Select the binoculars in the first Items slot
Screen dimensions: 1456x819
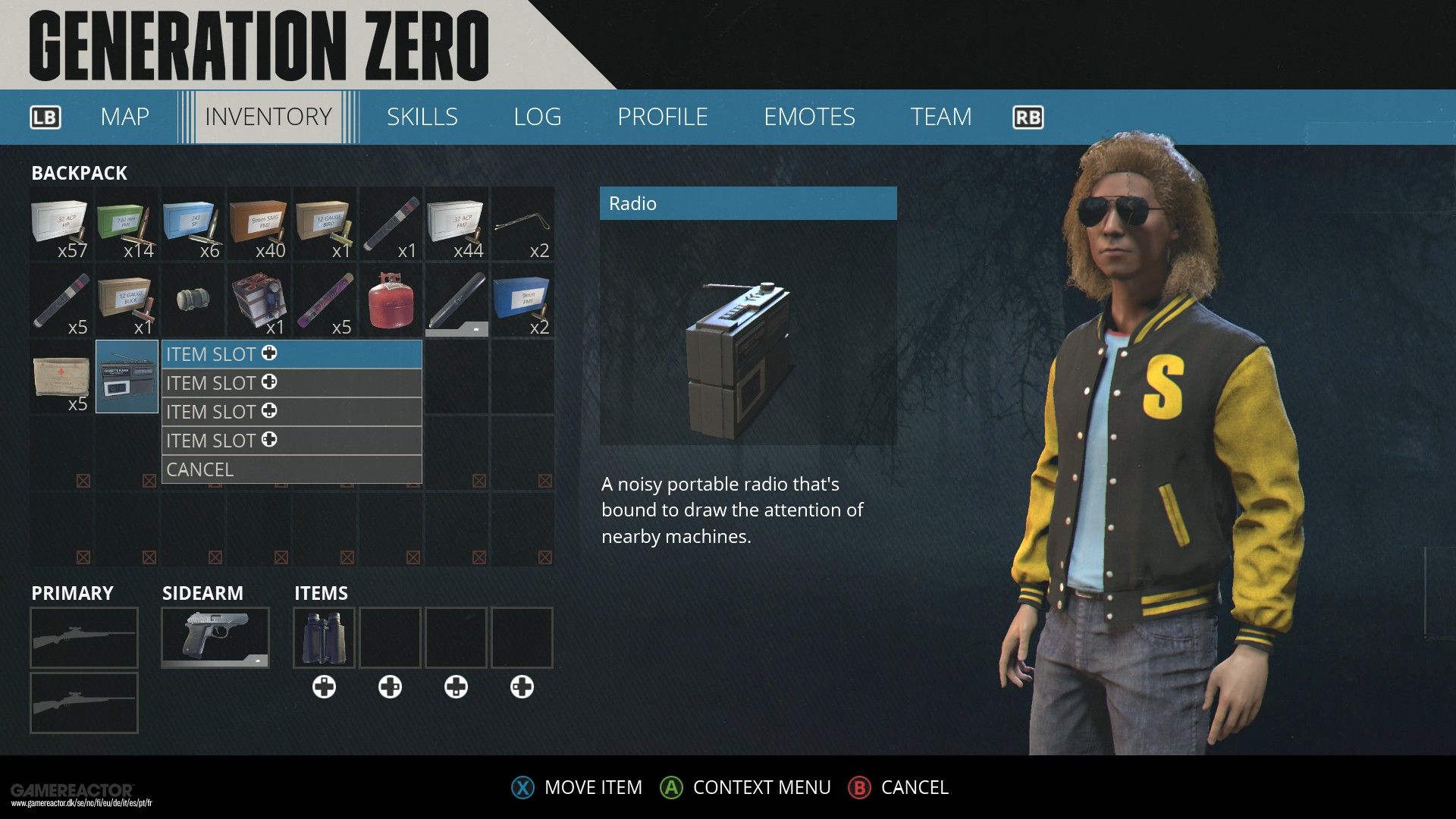pos(324,637)
